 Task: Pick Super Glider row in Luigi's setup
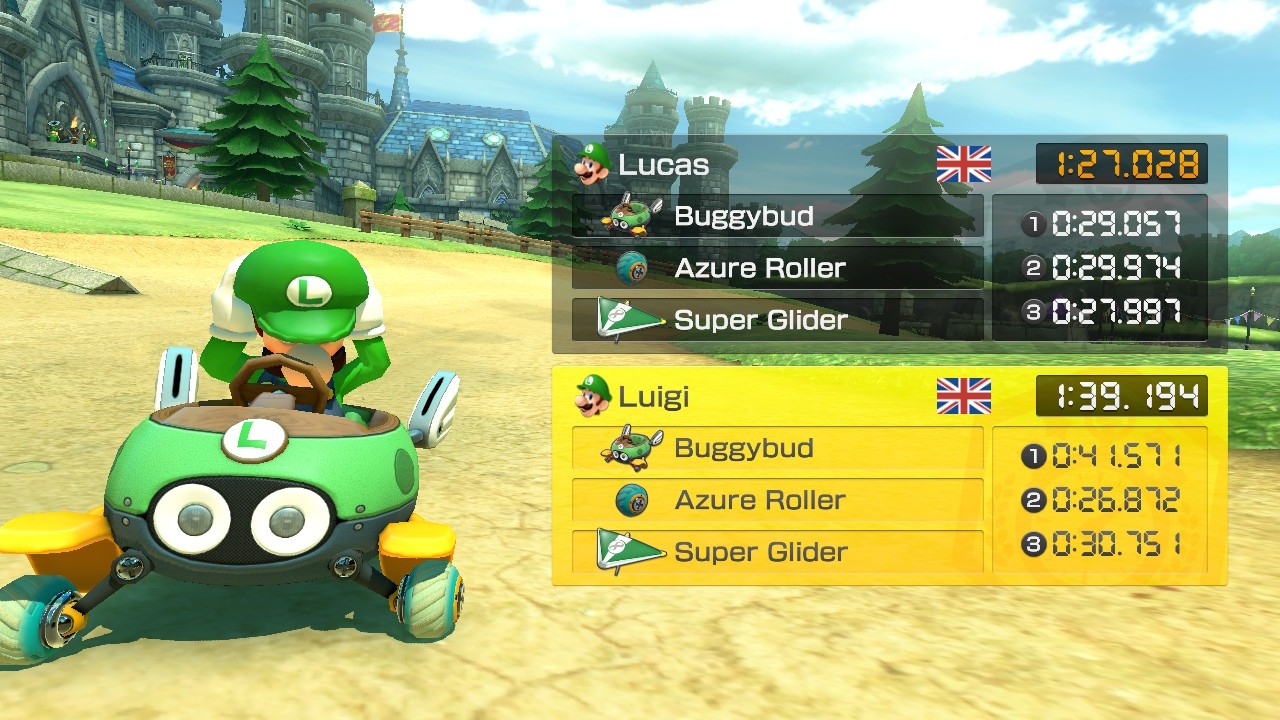pos(777,552)
